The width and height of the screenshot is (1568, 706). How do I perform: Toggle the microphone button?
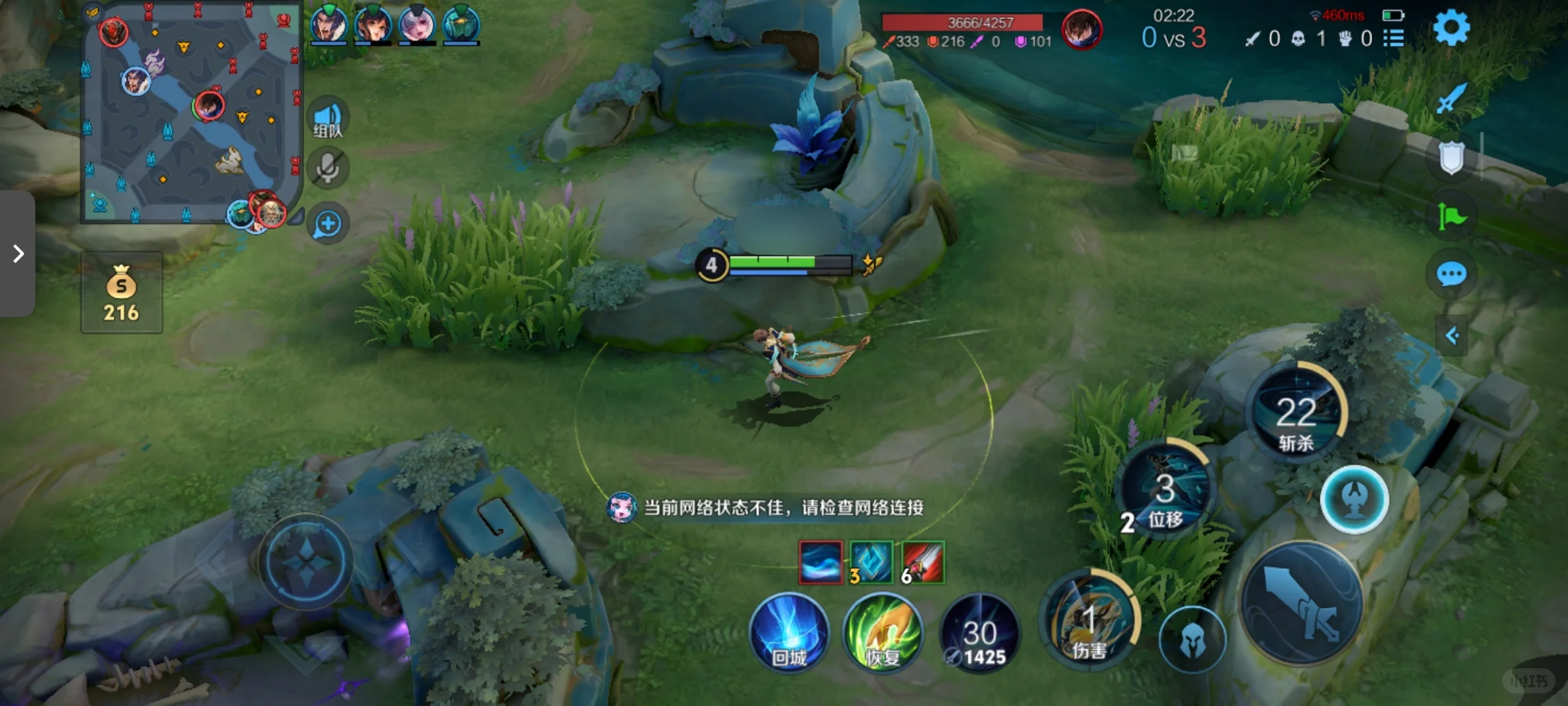(327, 169)
